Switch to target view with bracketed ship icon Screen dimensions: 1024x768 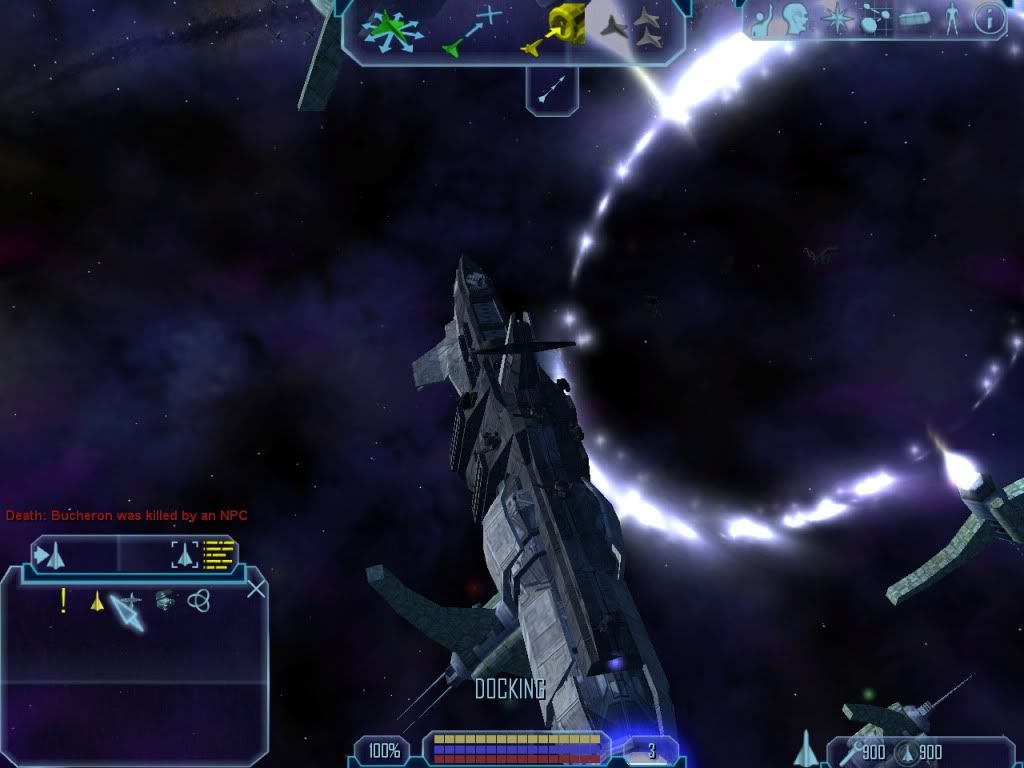pyautogui.click(x=184, y=554)
